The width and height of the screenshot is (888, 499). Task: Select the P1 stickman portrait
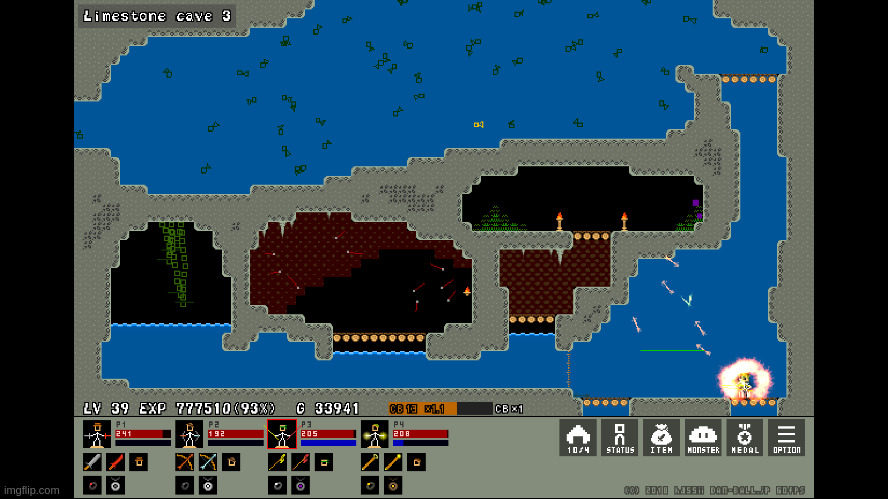[x=97, y=434]
